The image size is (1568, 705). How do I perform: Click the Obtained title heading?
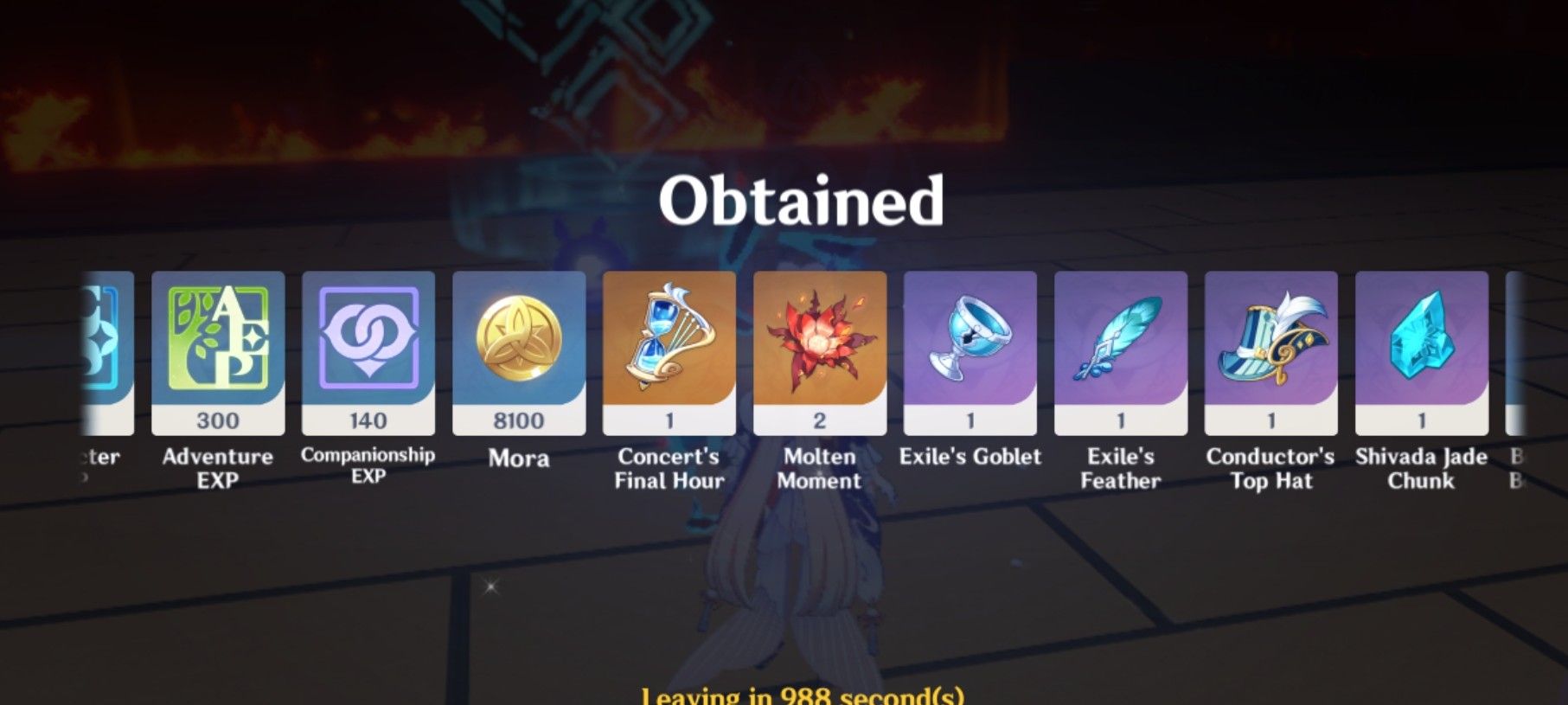[x=800, y=201]
